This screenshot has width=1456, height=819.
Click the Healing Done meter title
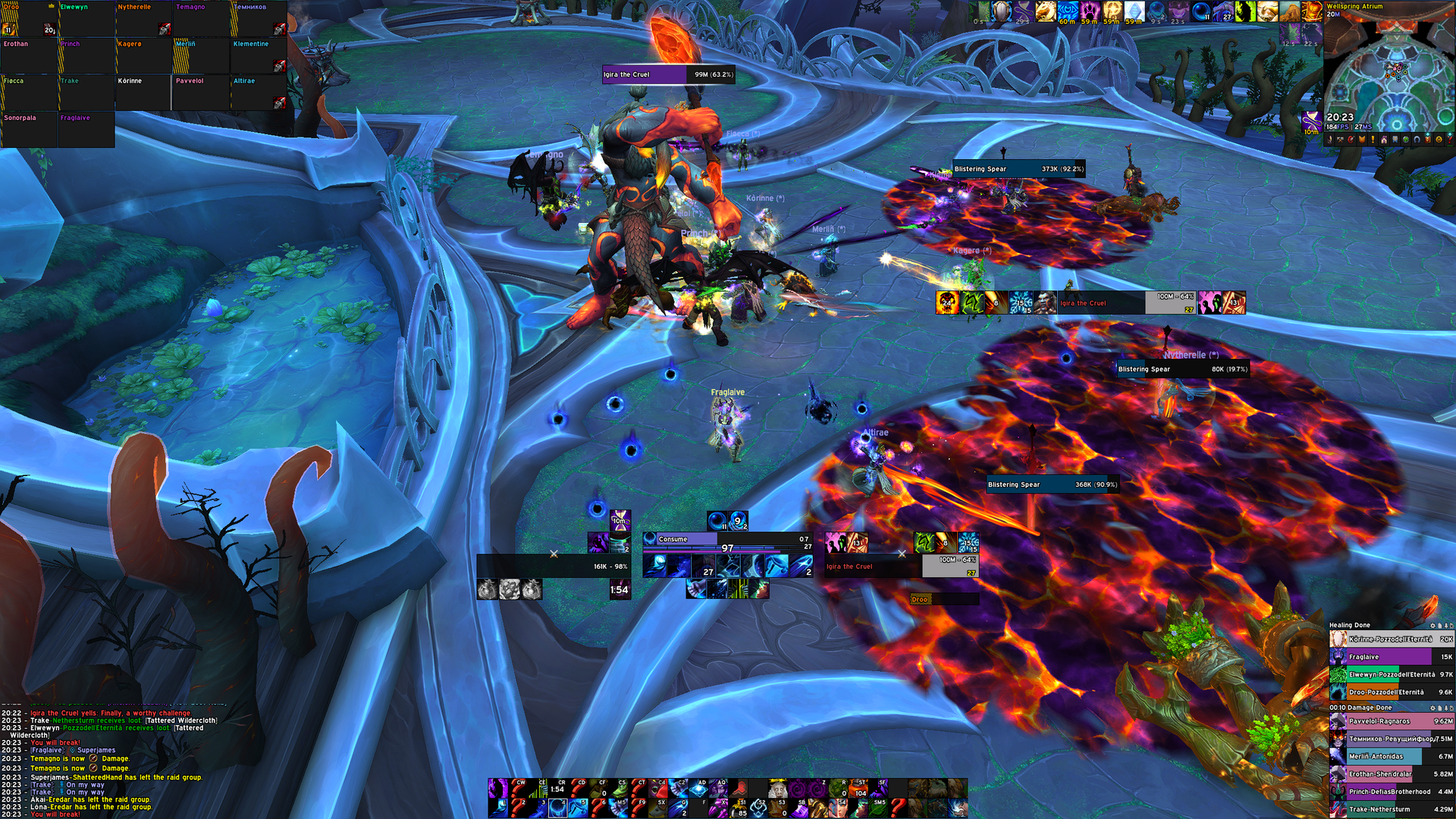point(1350,626)
